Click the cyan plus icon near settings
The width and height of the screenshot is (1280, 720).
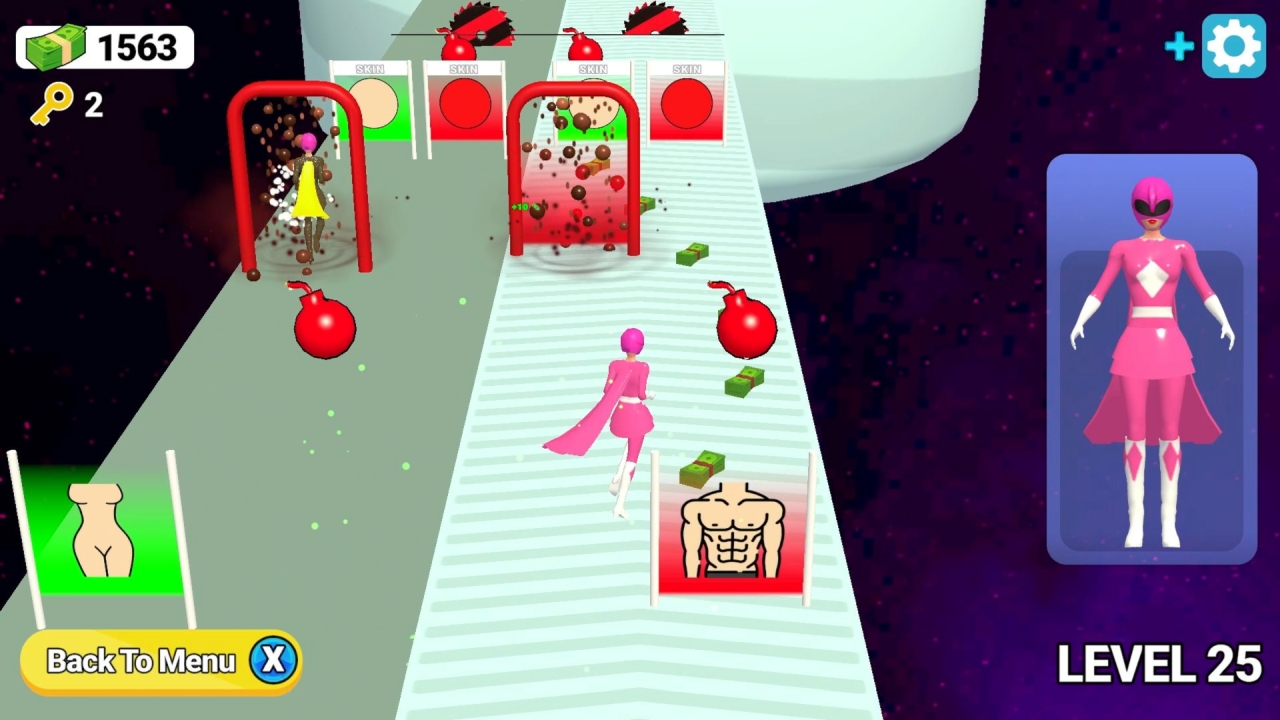[x=1180, y=45]
